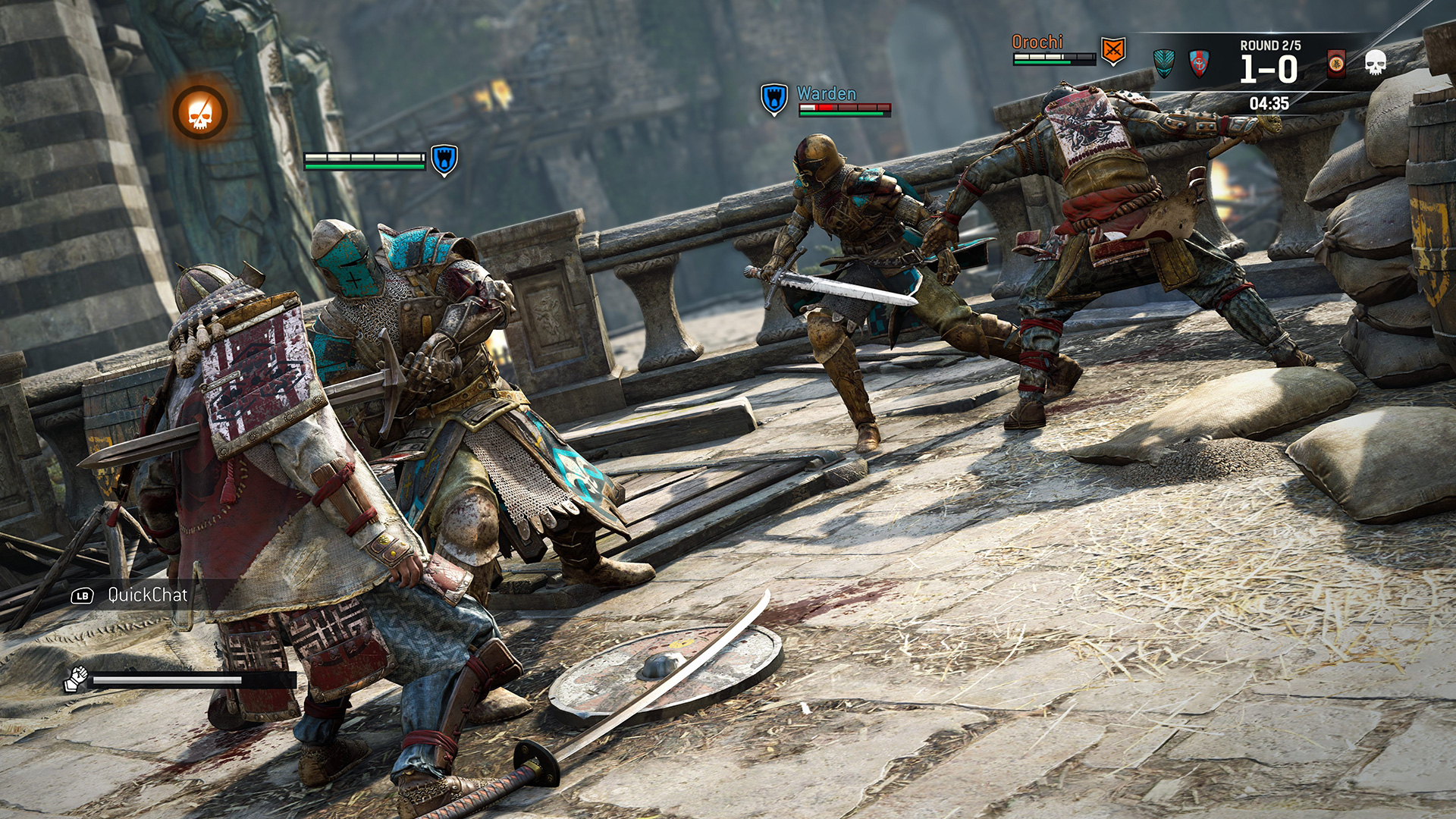
Task: Click the fist stamina icon
Action: coord(76,679)
